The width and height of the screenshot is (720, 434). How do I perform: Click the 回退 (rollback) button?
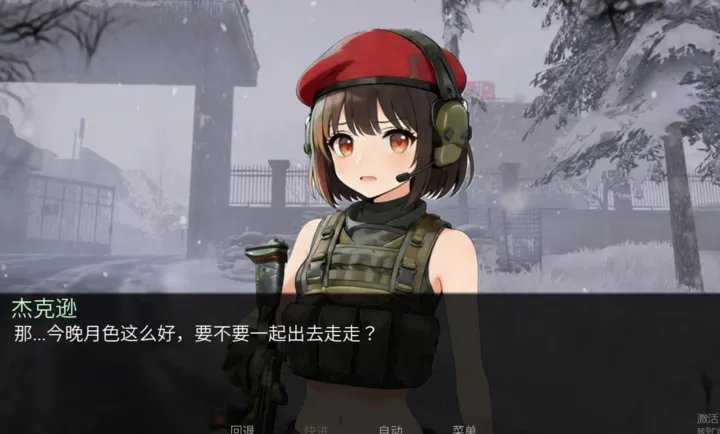click(242, 429)
